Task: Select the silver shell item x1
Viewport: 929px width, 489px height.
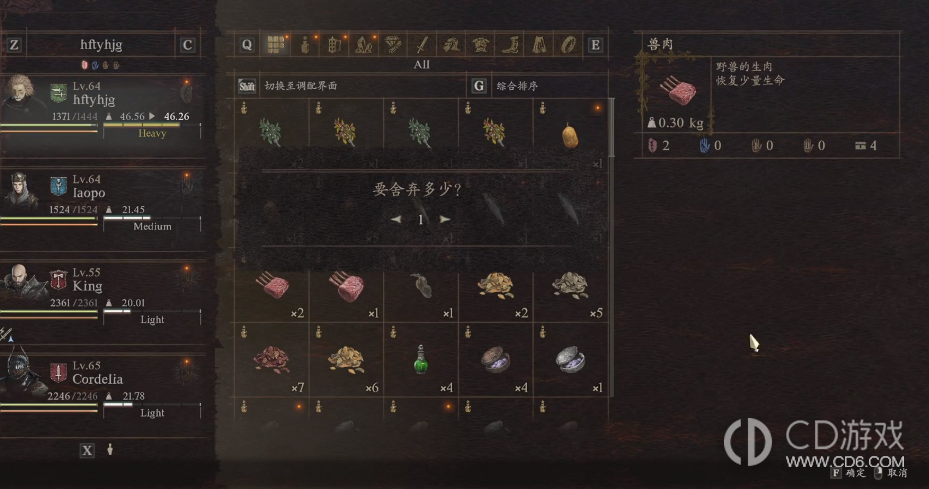Action: click(x=571, y=359)
